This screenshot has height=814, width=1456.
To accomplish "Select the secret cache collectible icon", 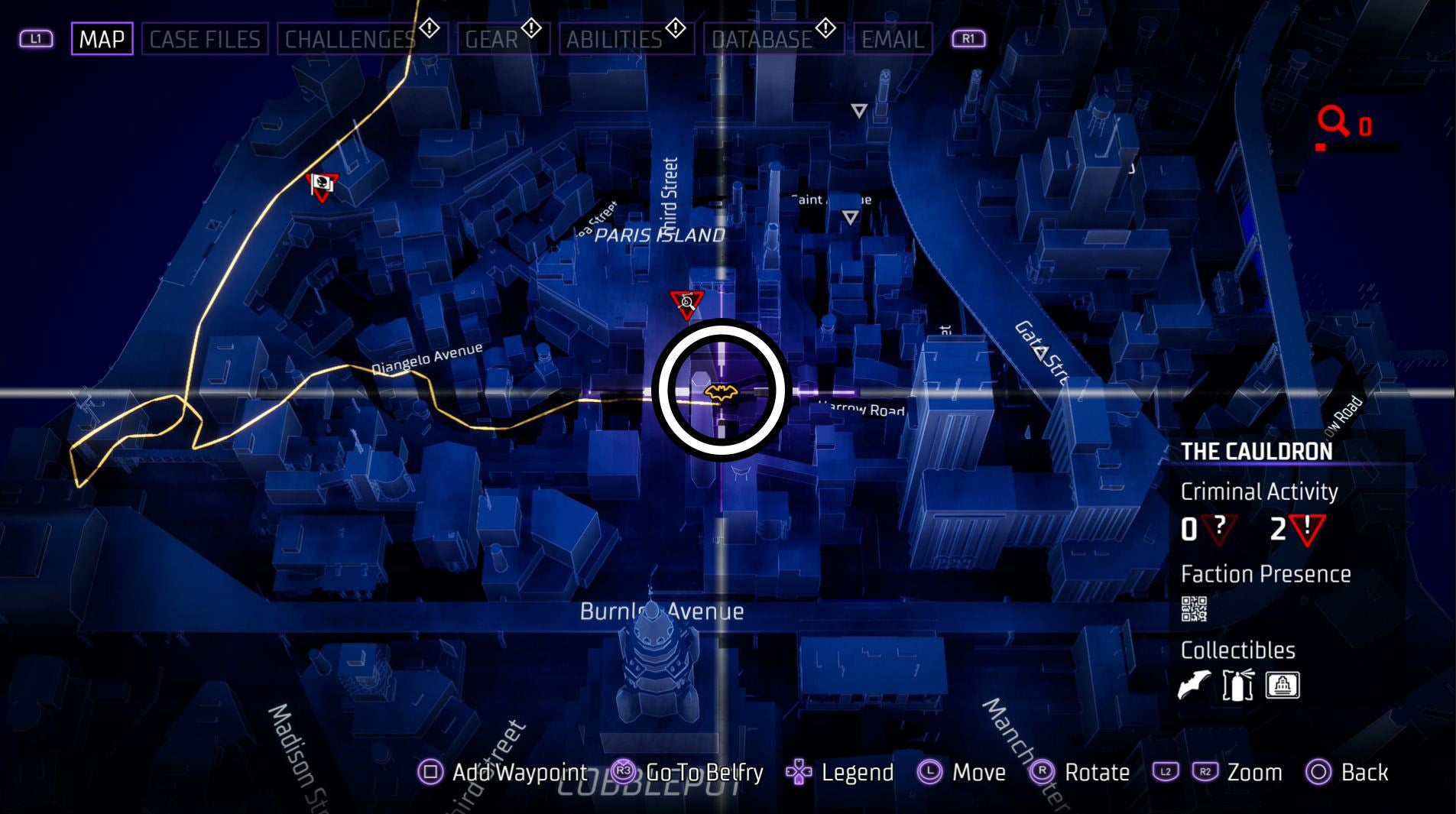I will click(1281, 685).
